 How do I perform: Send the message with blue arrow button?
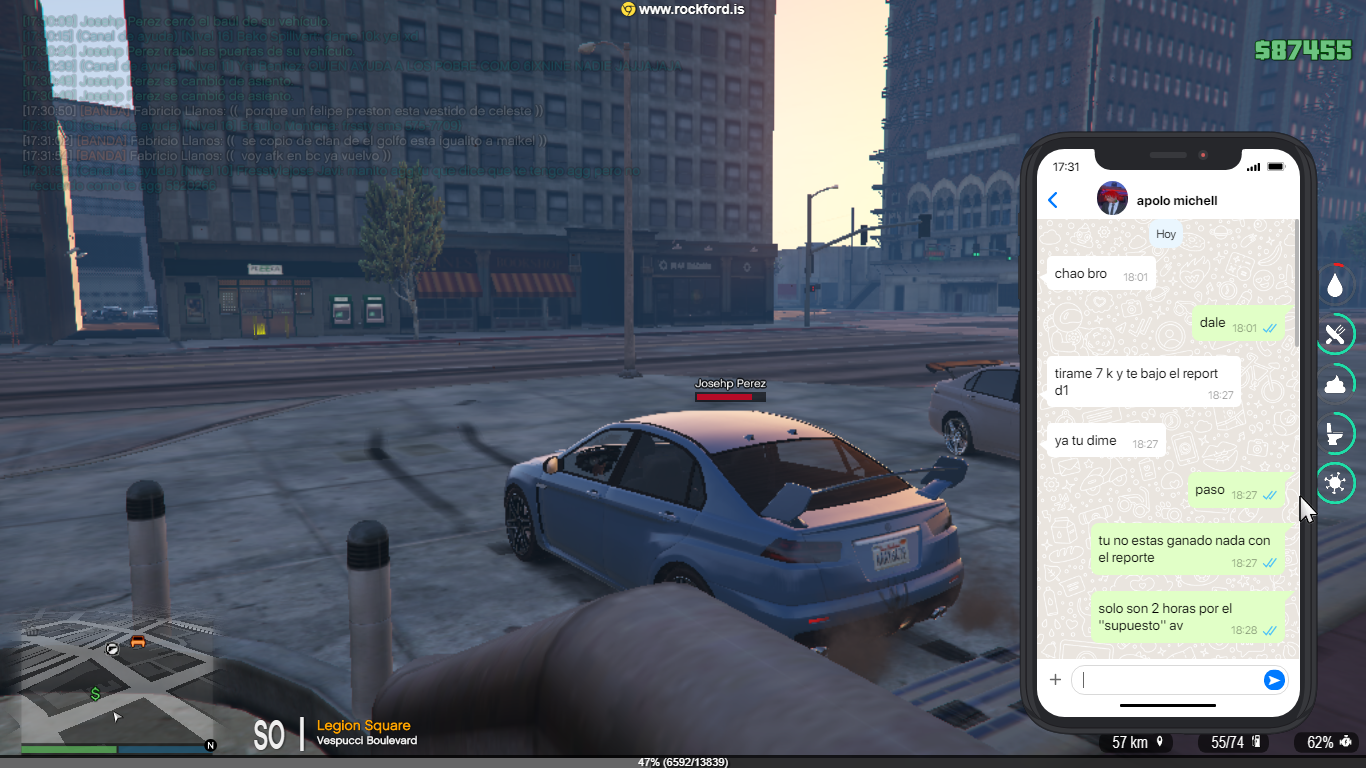click(x=1273, y=680)
